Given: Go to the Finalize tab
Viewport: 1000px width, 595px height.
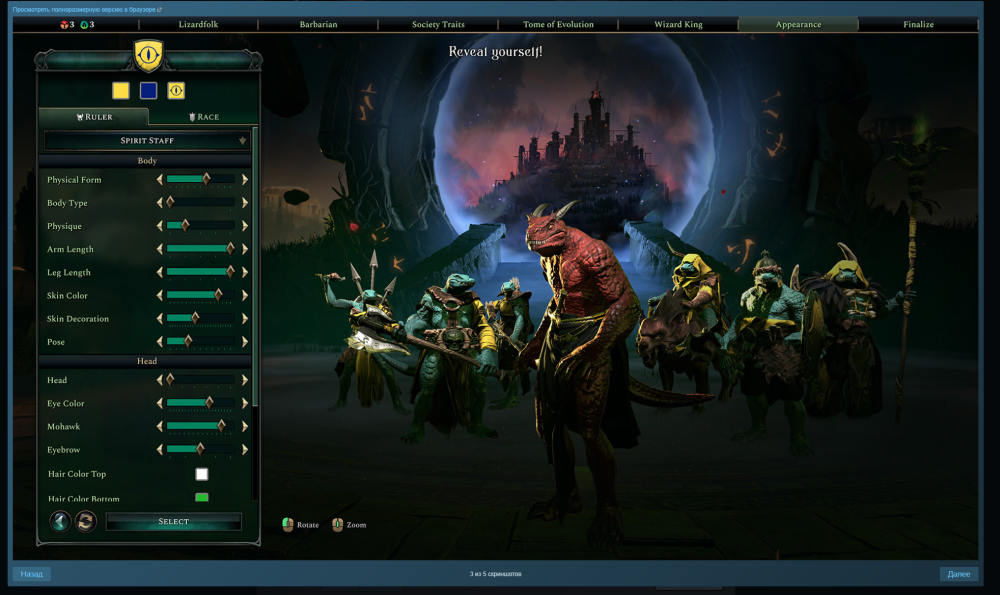Looking at the screenshot, I should point(918,24).
